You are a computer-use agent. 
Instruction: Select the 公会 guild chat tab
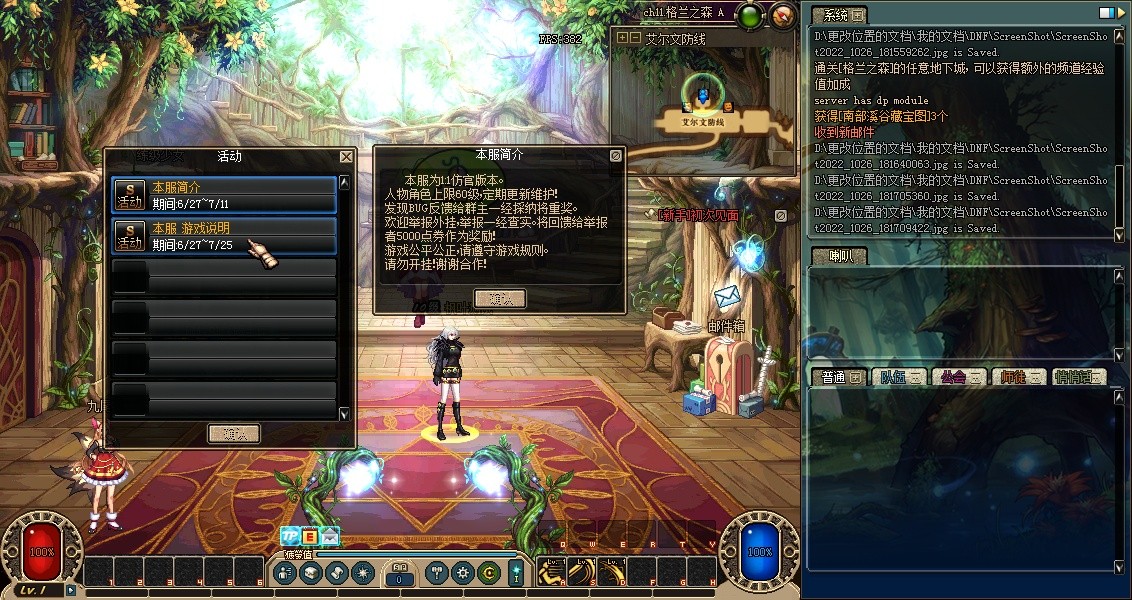tap(960, 377)
